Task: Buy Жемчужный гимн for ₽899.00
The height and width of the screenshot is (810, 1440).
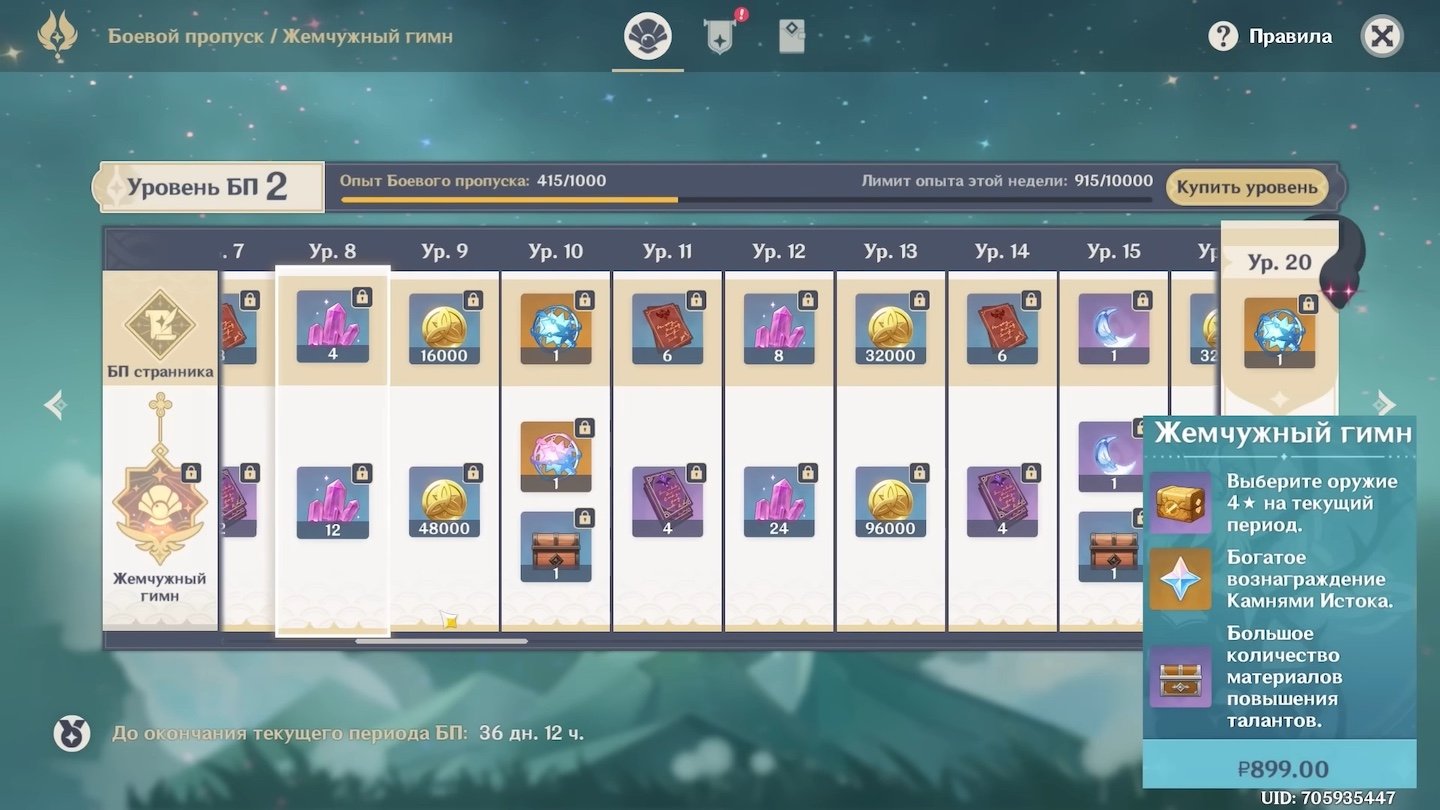Action: tap(1279, 768)
